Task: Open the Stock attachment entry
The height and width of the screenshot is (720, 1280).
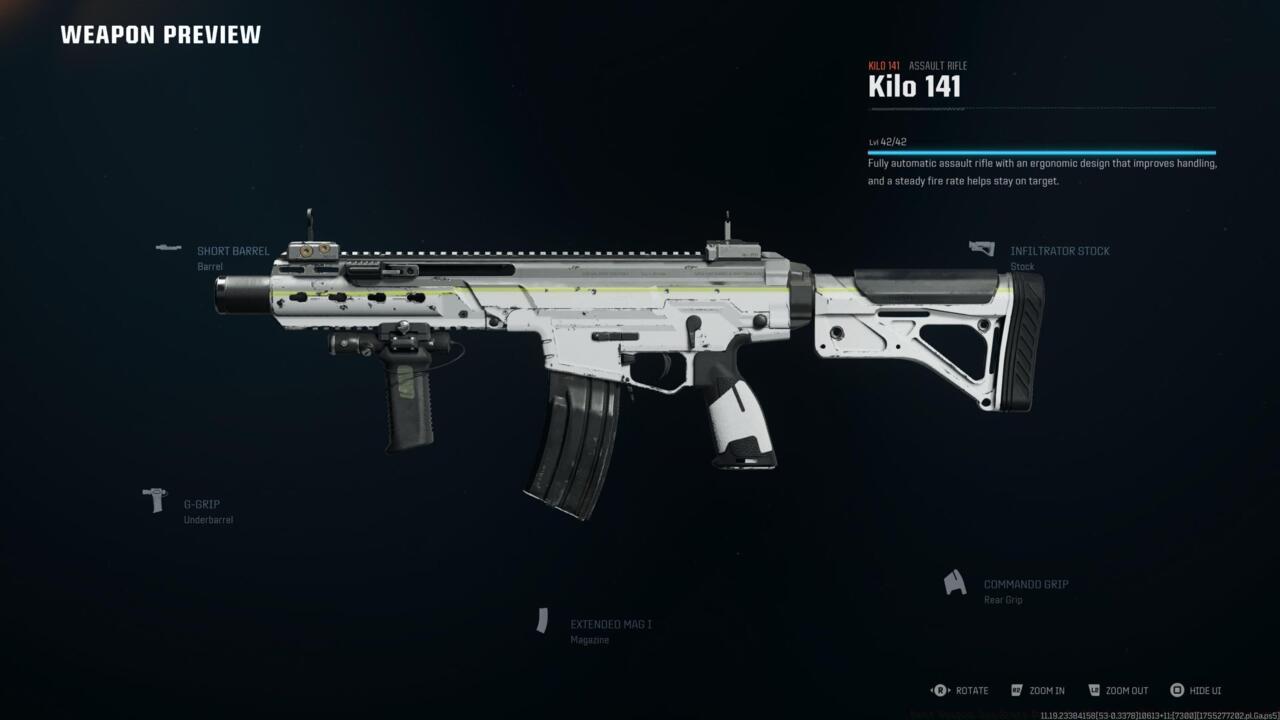Action: point(1022,266)
